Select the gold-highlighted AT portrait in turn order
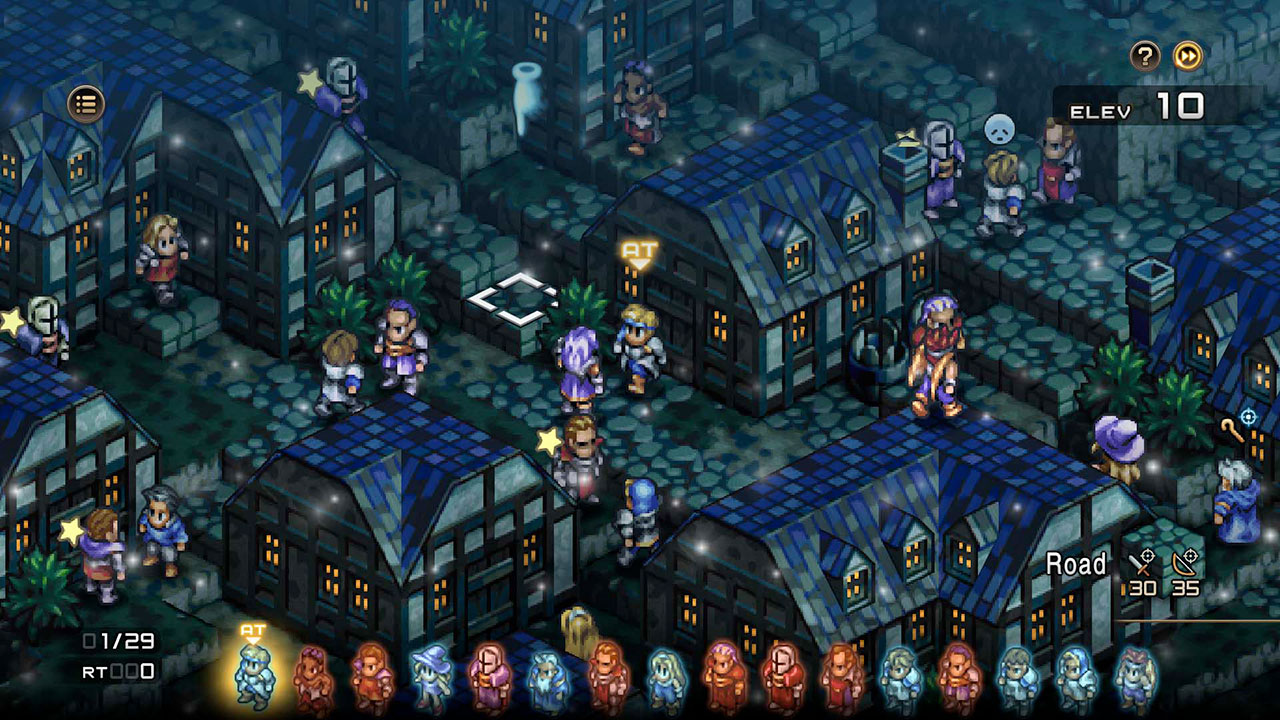This screenshot has height=720, width=1280. point(254,676)
